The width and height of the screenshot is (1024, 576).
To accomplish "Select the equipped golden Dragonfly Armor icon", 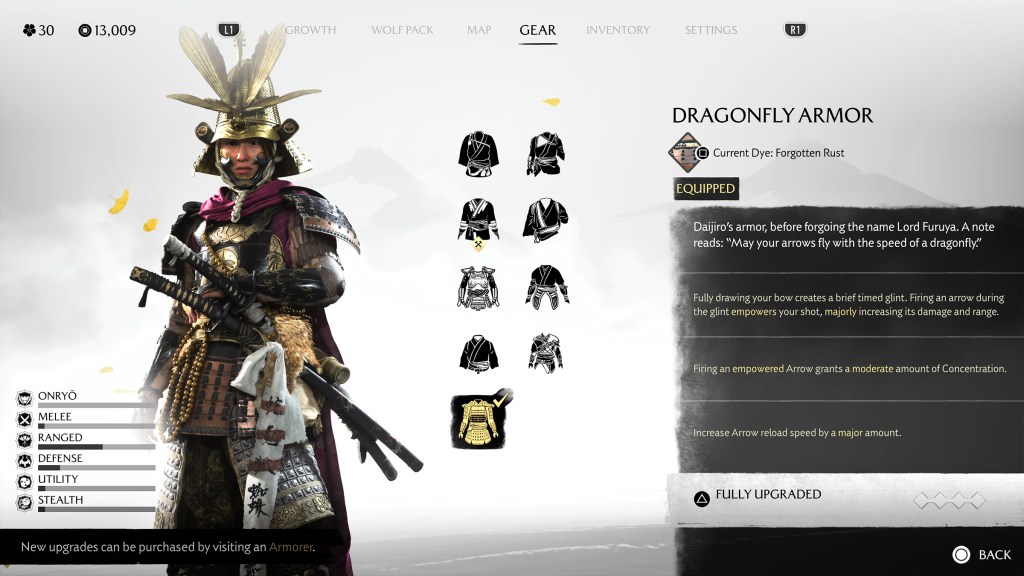I will pyautogui.click(x=478, y=420).
